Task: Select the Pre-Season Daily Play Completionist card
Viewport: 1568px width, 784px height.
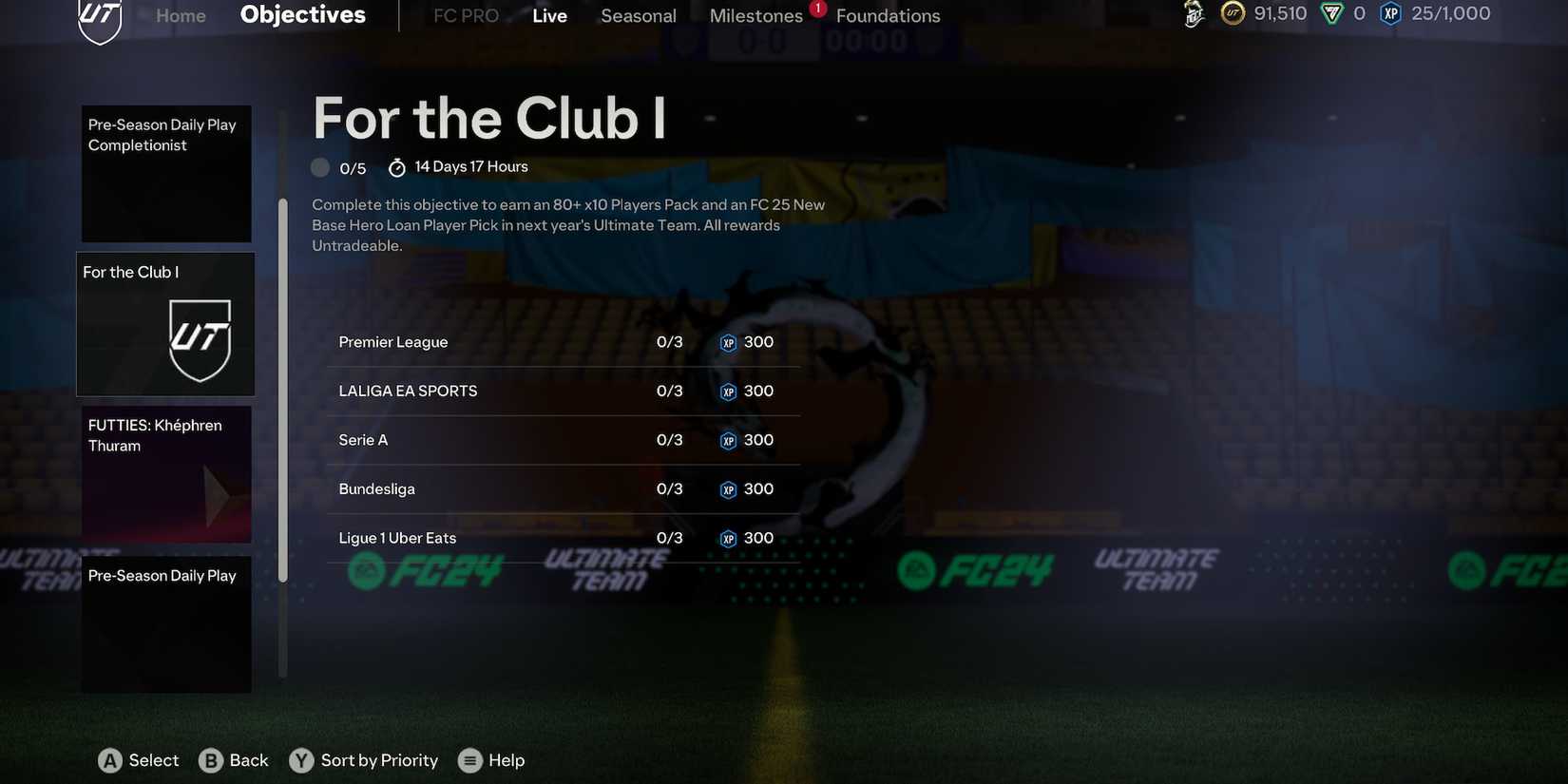Action: (x=166, y=173)
